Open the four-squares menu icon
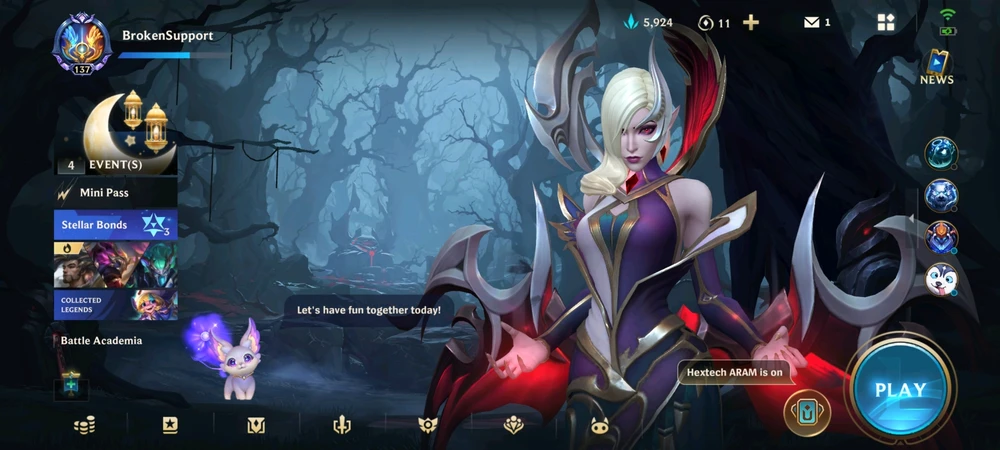This screenshot has width=1000, height=450. (885, 23)
